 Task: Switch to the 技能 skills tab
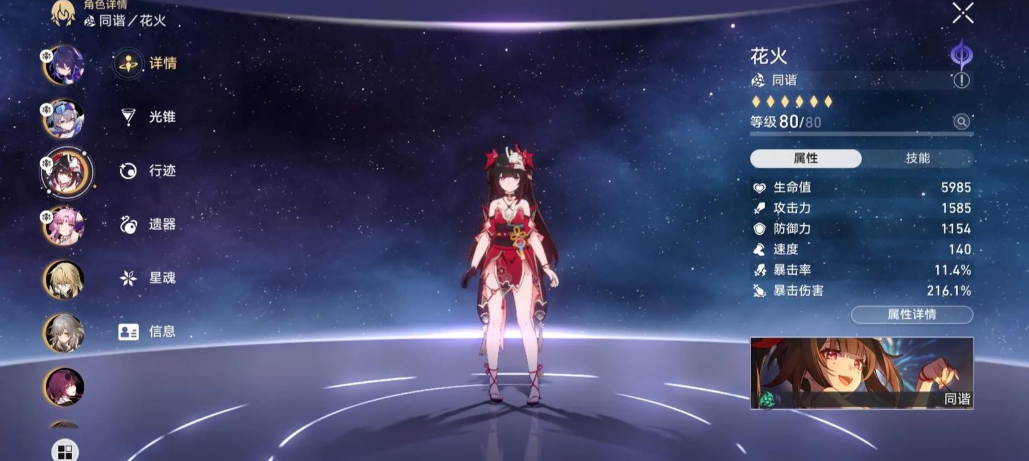917,158
